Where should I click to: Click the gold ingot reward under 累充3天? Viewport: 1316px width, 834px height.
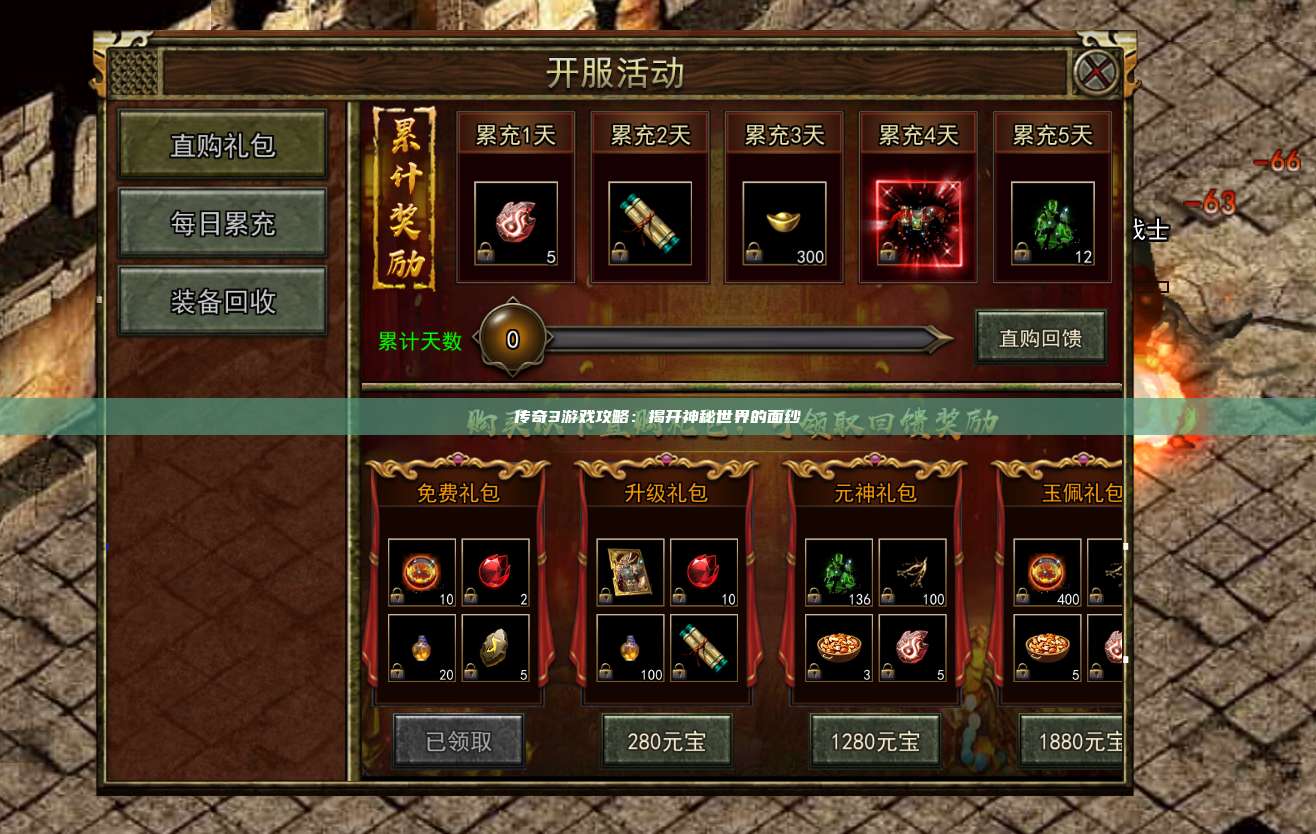783,222
